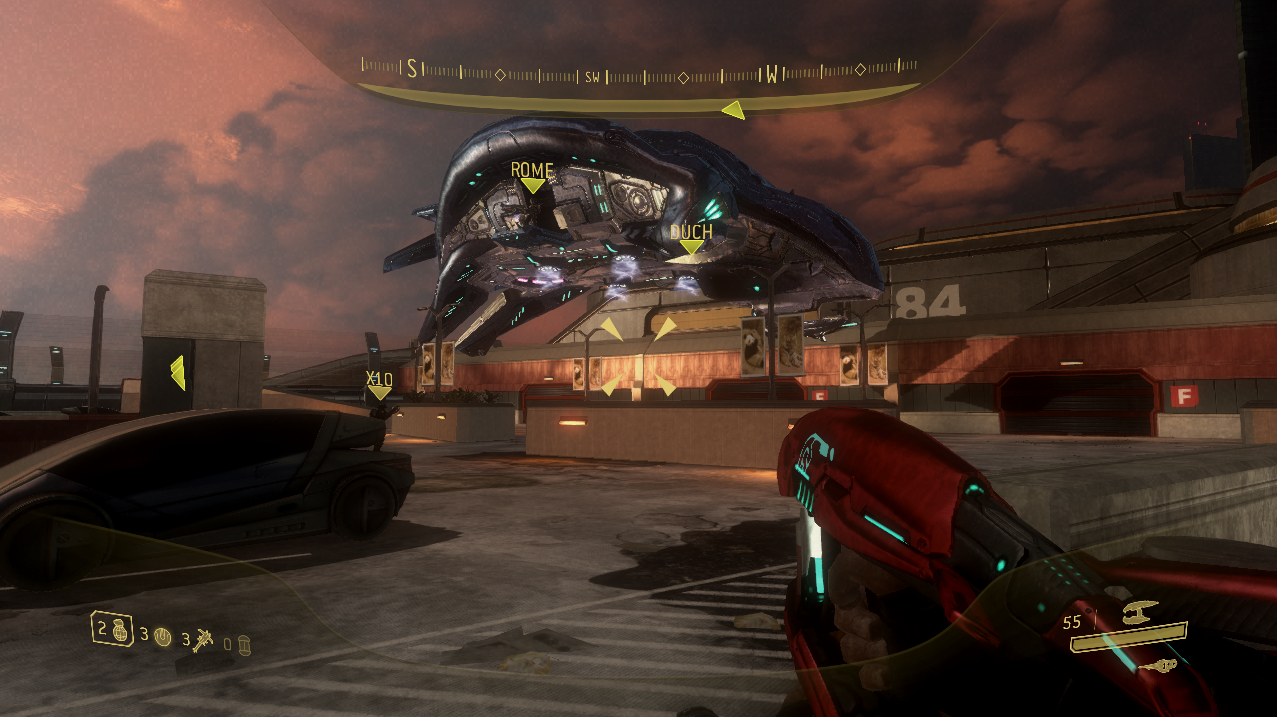
Task: Click the ROME squadmate marker
Action: (x=532, y=177)
